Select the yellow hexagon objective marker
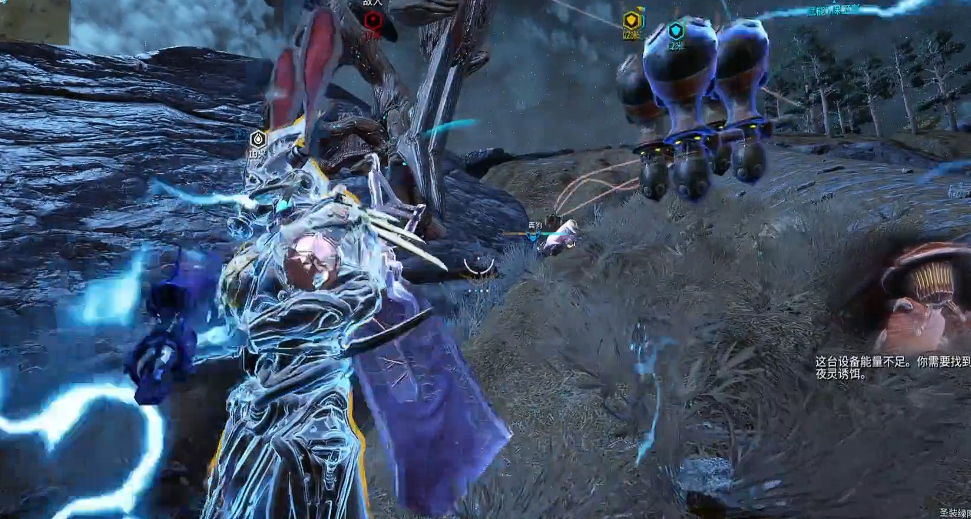The image size is (971, 519). 631,21
